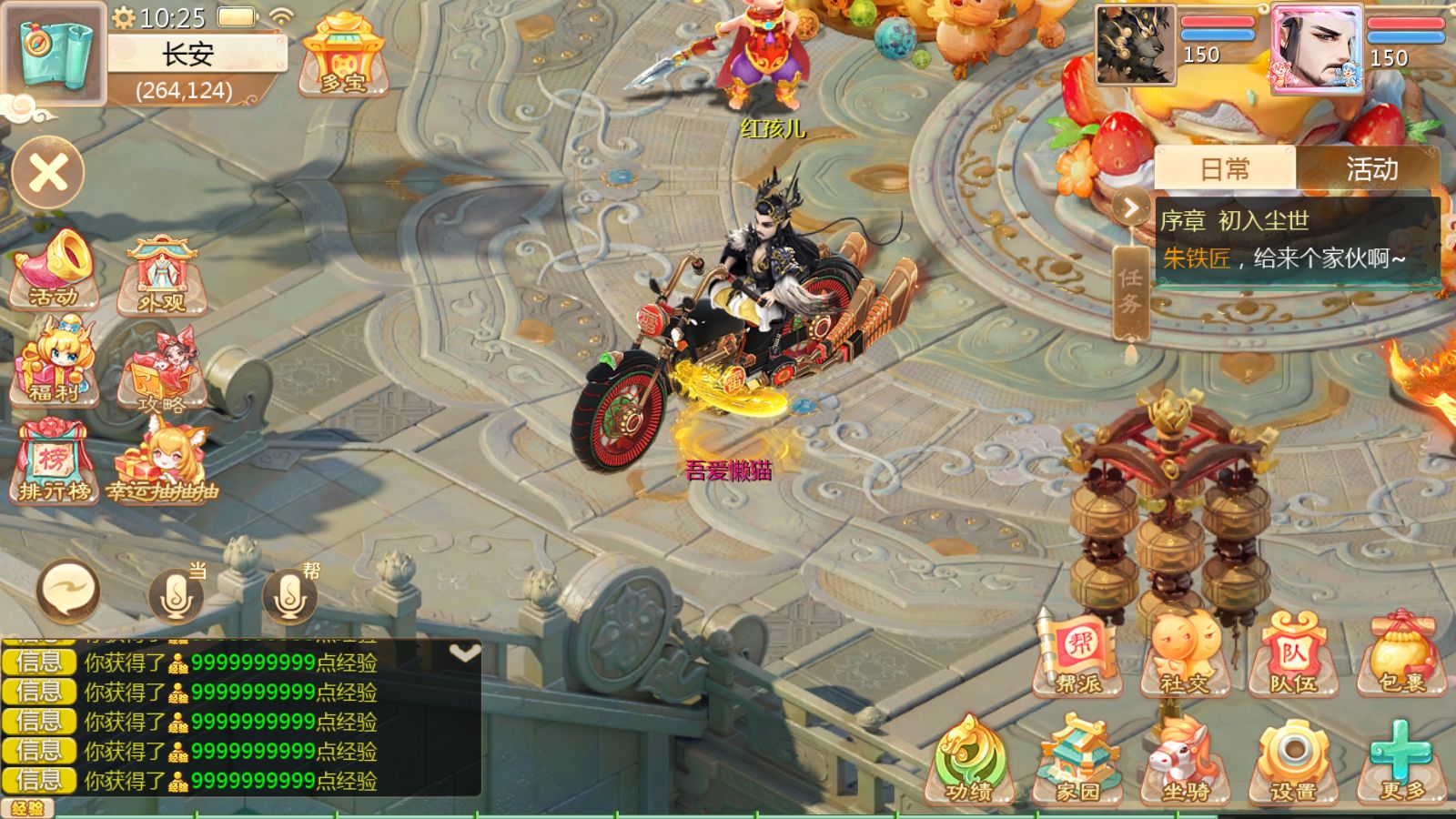Show the 排行榜 leaderboard

(55, 462)
